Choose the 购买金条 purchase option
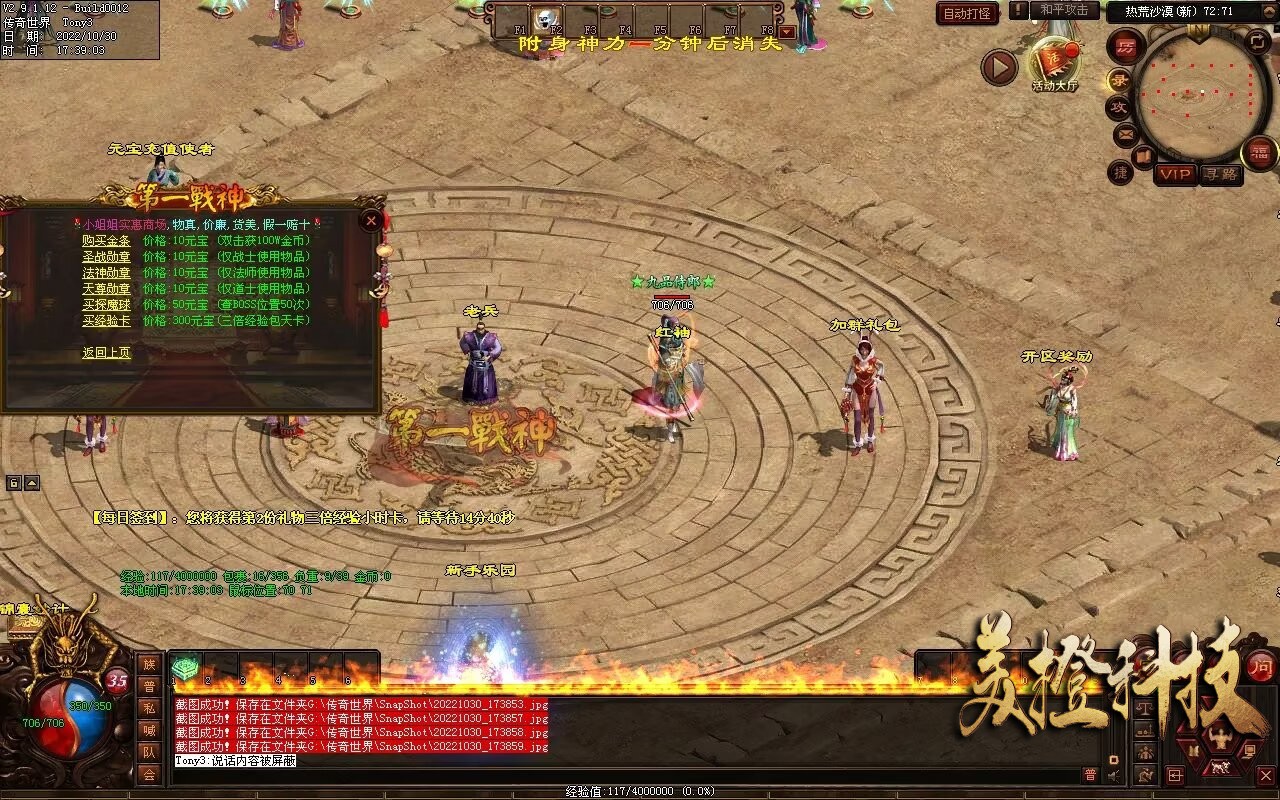Viewport: 1280px width, 800px height. [106, 241]
